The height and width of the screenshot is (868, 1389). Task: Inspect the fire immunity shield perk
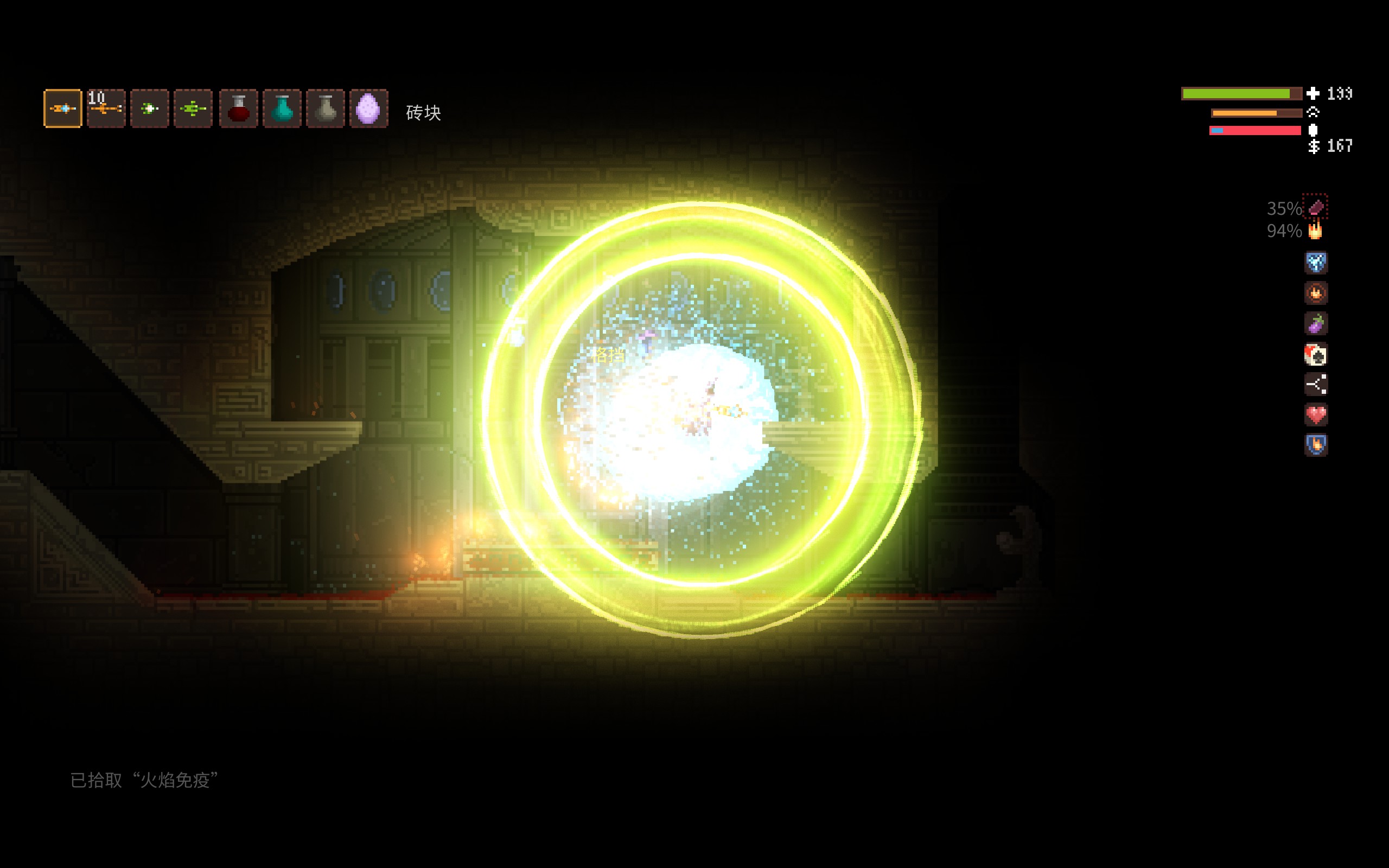[1316, 444]
